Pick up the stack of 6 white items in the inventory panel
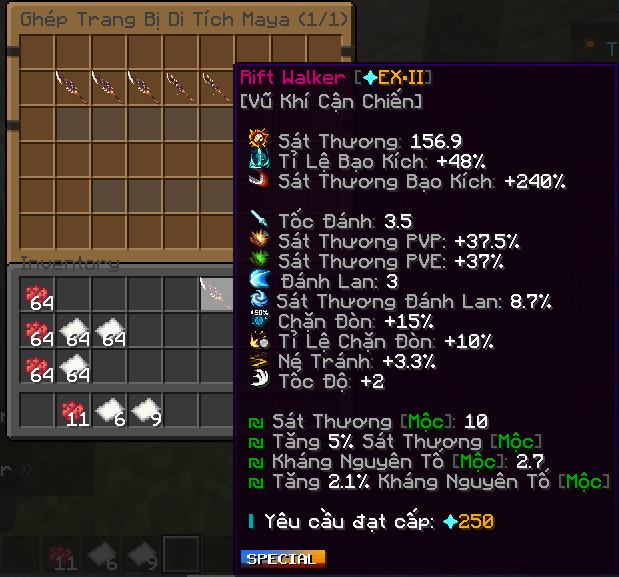Viewport: 619px width, 577px height. 109,410
